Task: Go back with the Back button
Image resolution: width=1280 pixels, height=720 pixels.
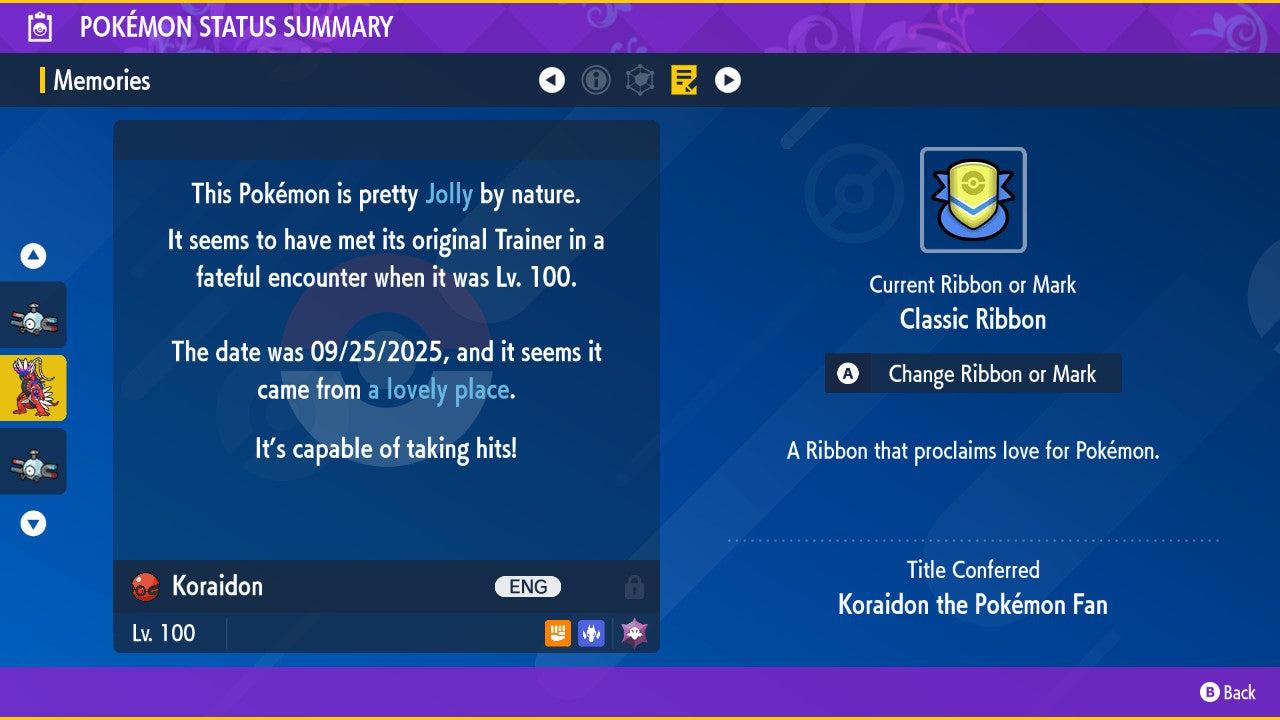Action: (1228, 692)
